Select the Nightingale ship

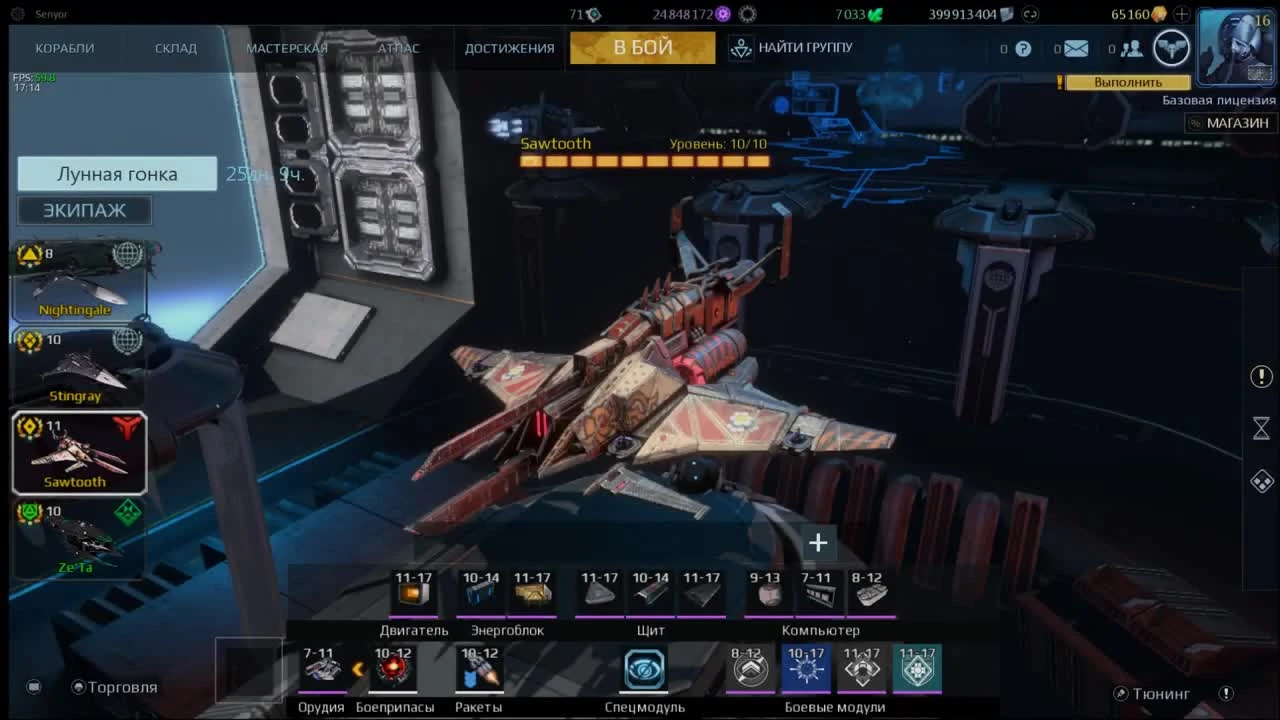(x=80, y=280)
